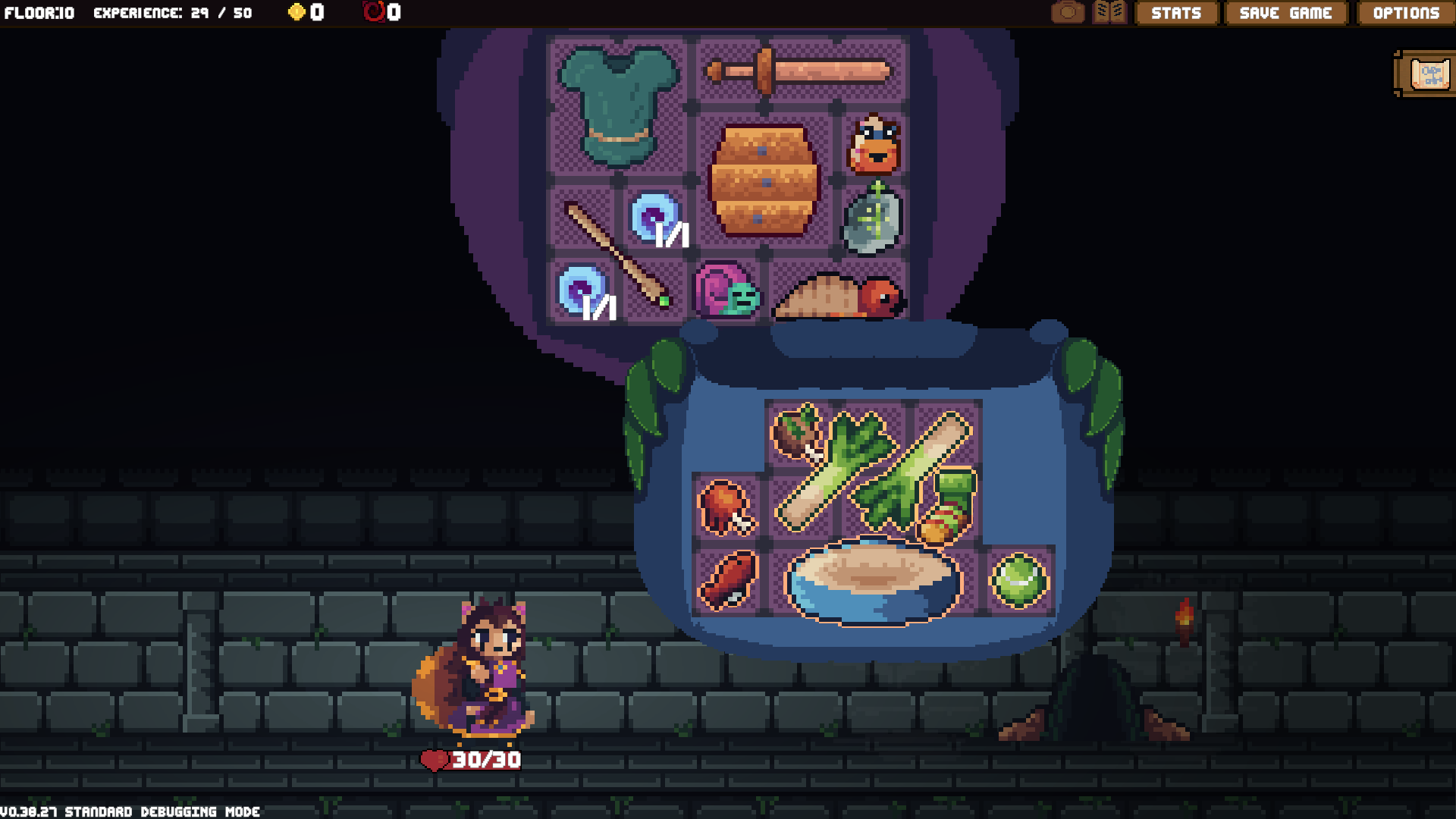Click the orange creature hat item
The image size is (1456, 819).
click(876, 144)
